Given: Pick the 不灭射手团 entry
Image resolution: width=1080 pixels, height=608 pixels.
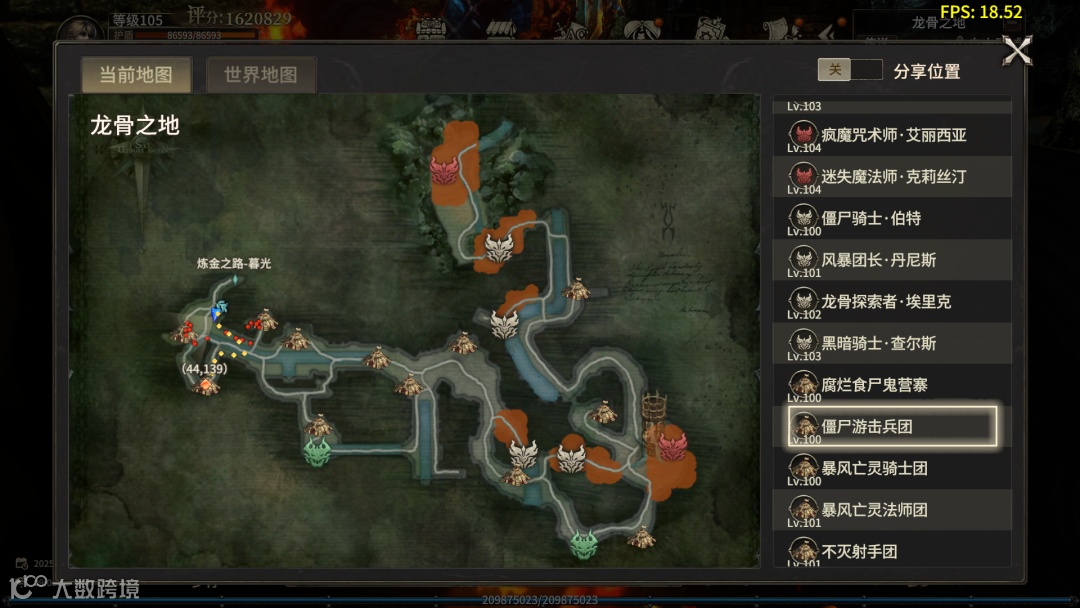Looking at the screenshot, I should pyautogui.click(x=893, y=551).
